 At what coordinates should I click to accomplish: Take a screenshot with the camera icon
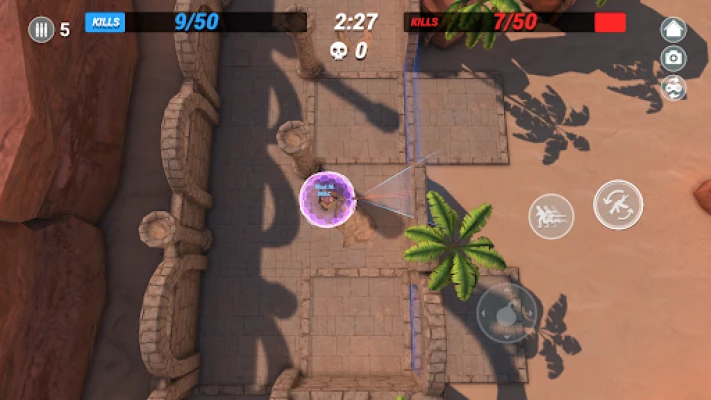tap(674, 59)
